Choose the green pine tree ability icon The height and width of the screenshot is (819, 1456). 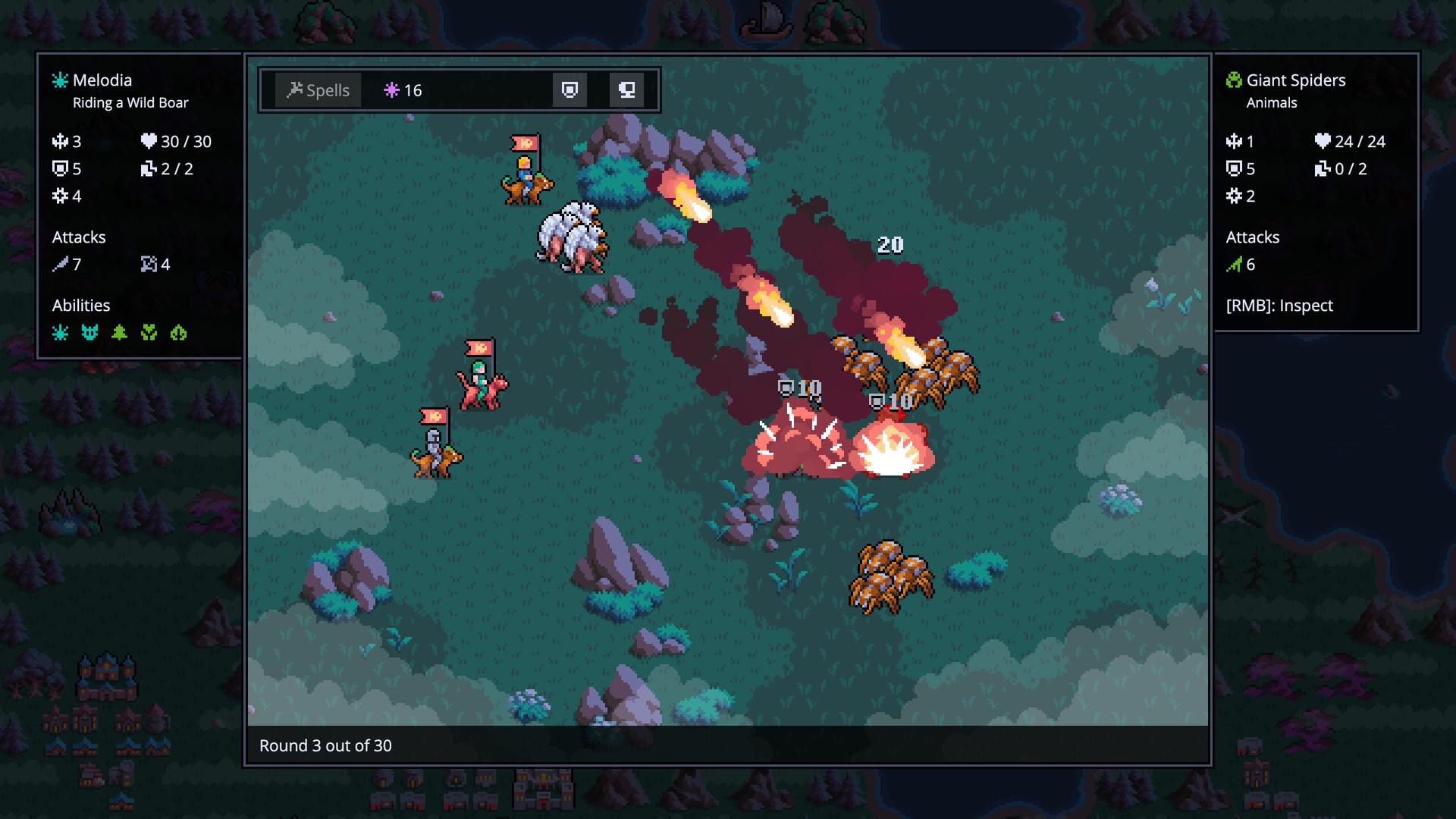(x=119, y=333)
